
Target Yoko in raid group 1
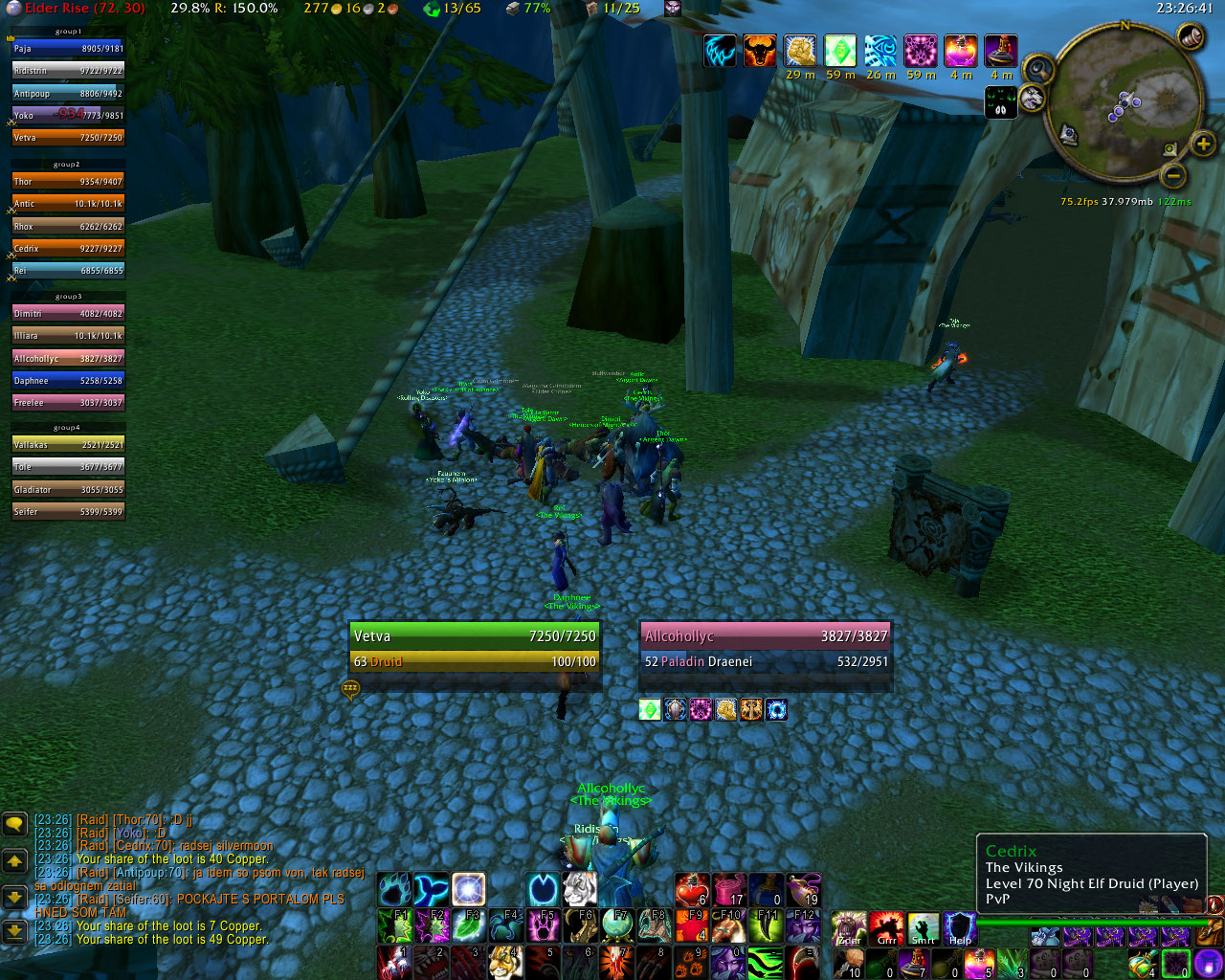(67, 115)
